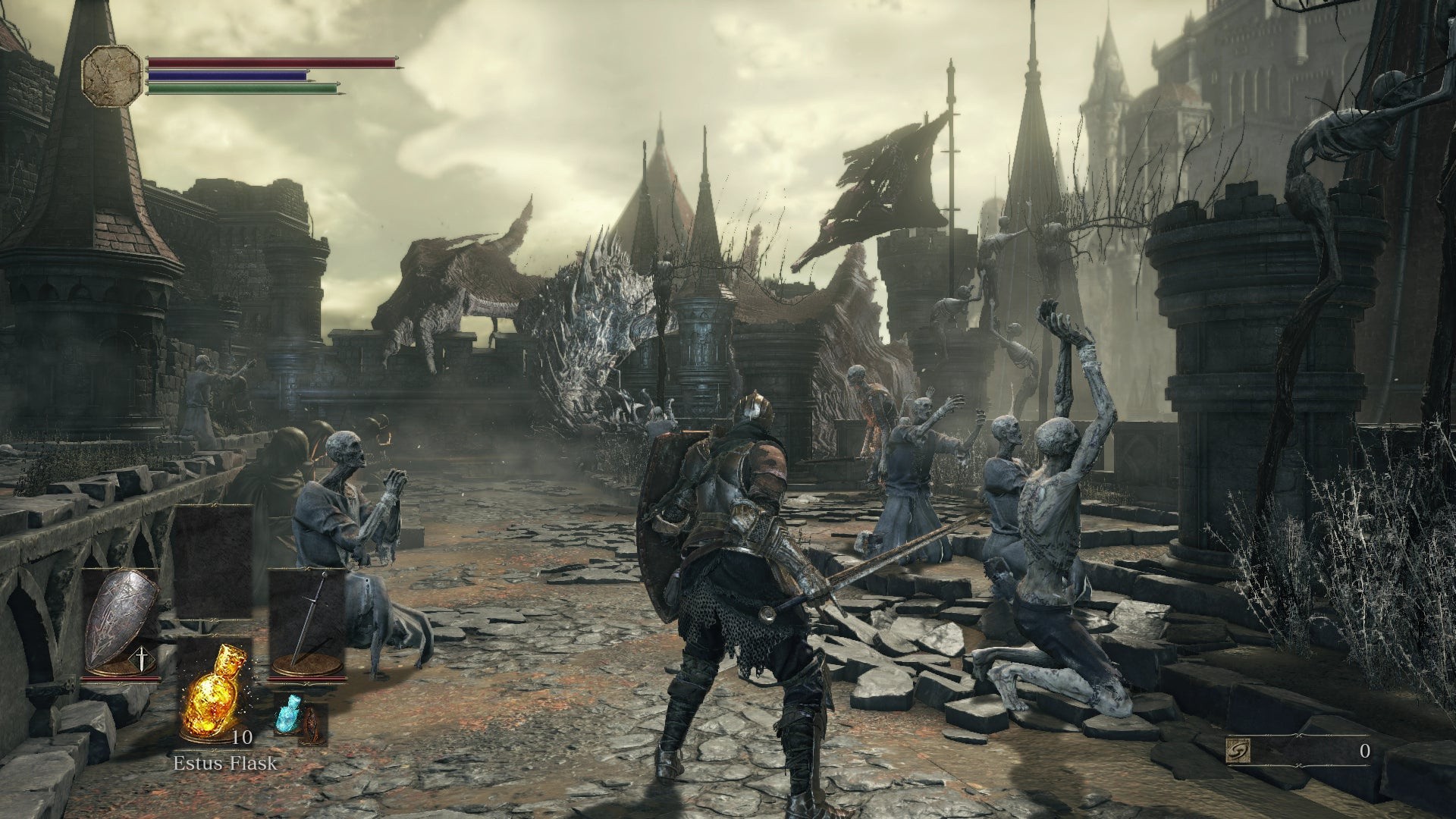Image resolution: width=1456 pixels, height=819 pixels.
Task: Click the souls counter emblem icon
Action: 1238,752
